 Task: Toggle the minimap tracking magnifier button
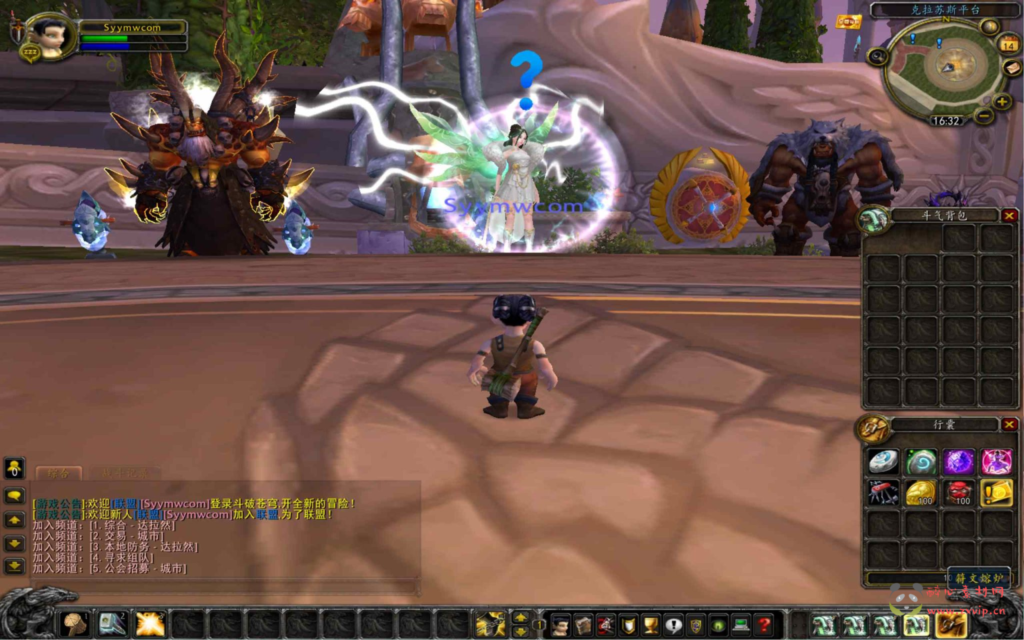(877, 57)
